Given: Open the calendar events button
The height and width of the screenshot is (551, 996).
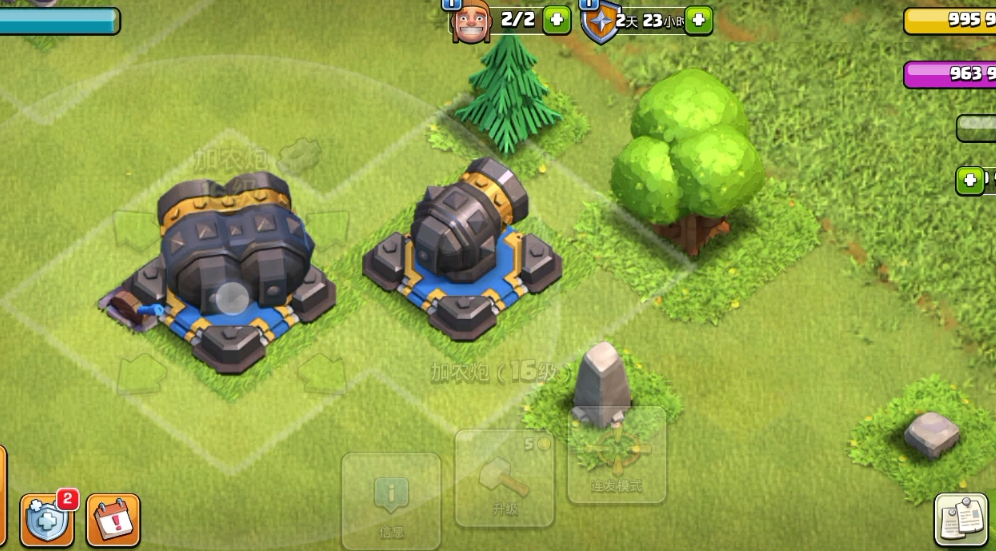Looking at the screenshot, I should pyautogui.click(x=113, y=520).
